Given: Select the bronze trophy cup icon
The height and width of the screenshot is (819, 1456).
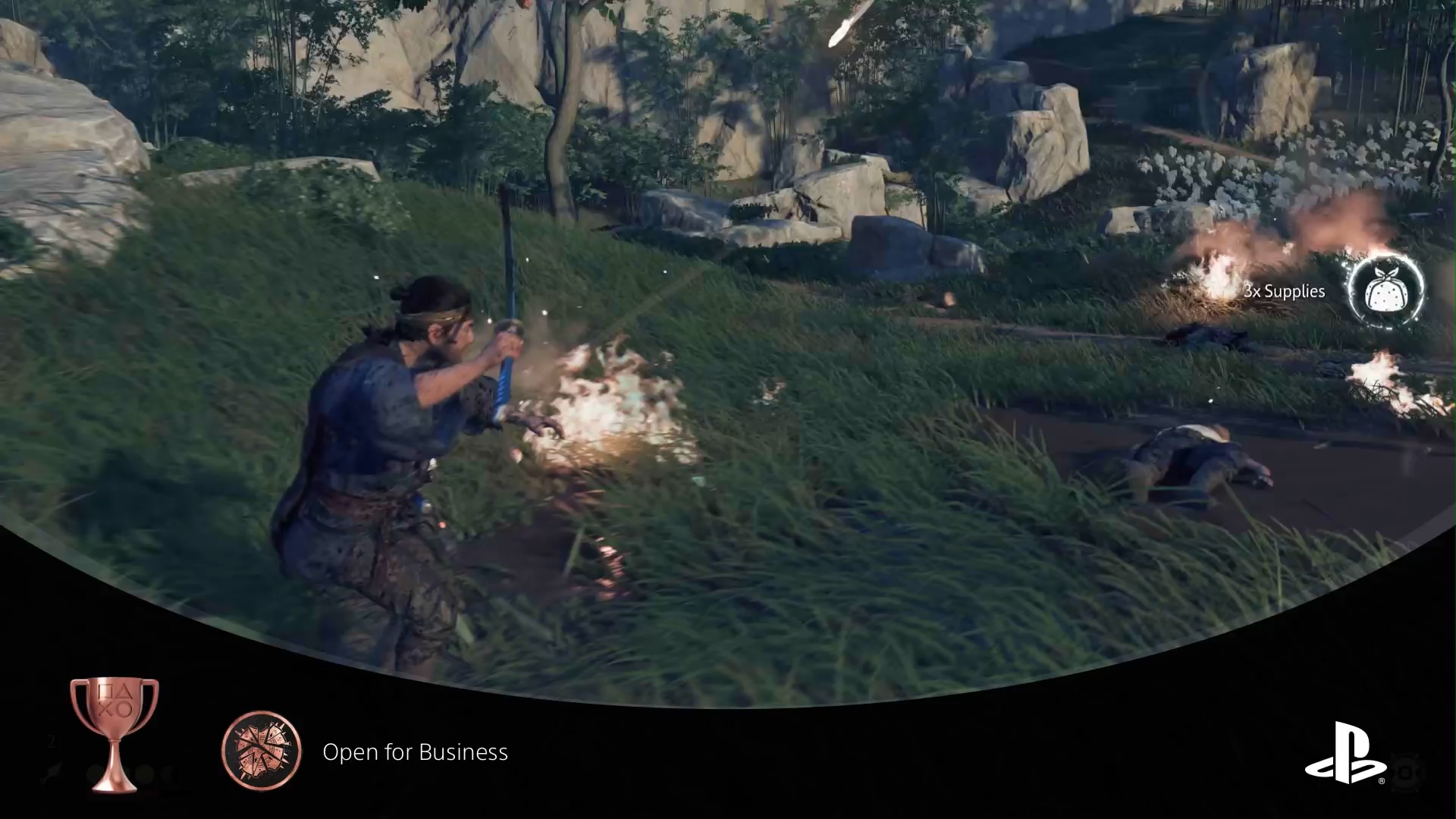Looking at the screenshot, I should pyautogui.click(x=114, y=733).
